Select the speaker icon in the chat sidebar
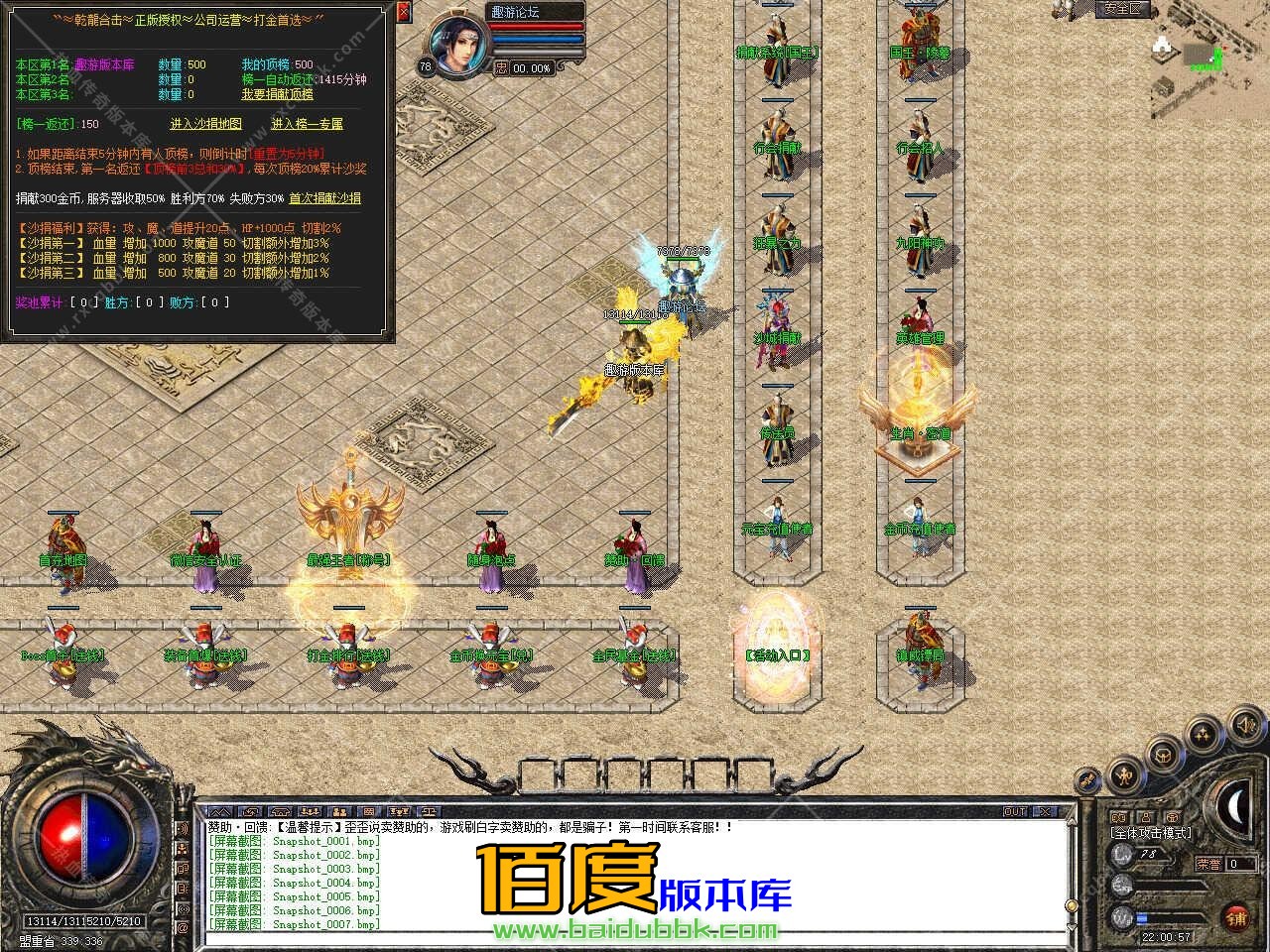This screenshot has height=952, width=1270. 182,828
